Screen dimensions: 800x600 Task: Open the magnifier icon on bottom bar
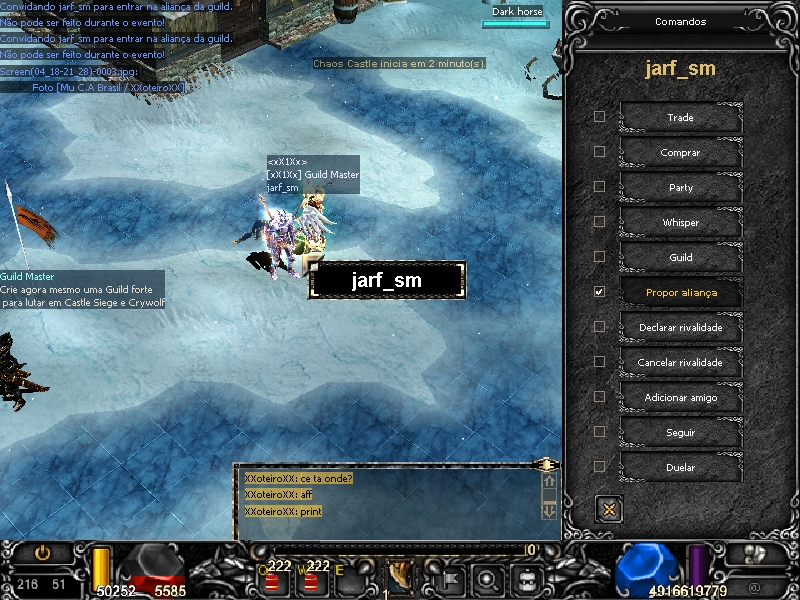pos(488,577)
